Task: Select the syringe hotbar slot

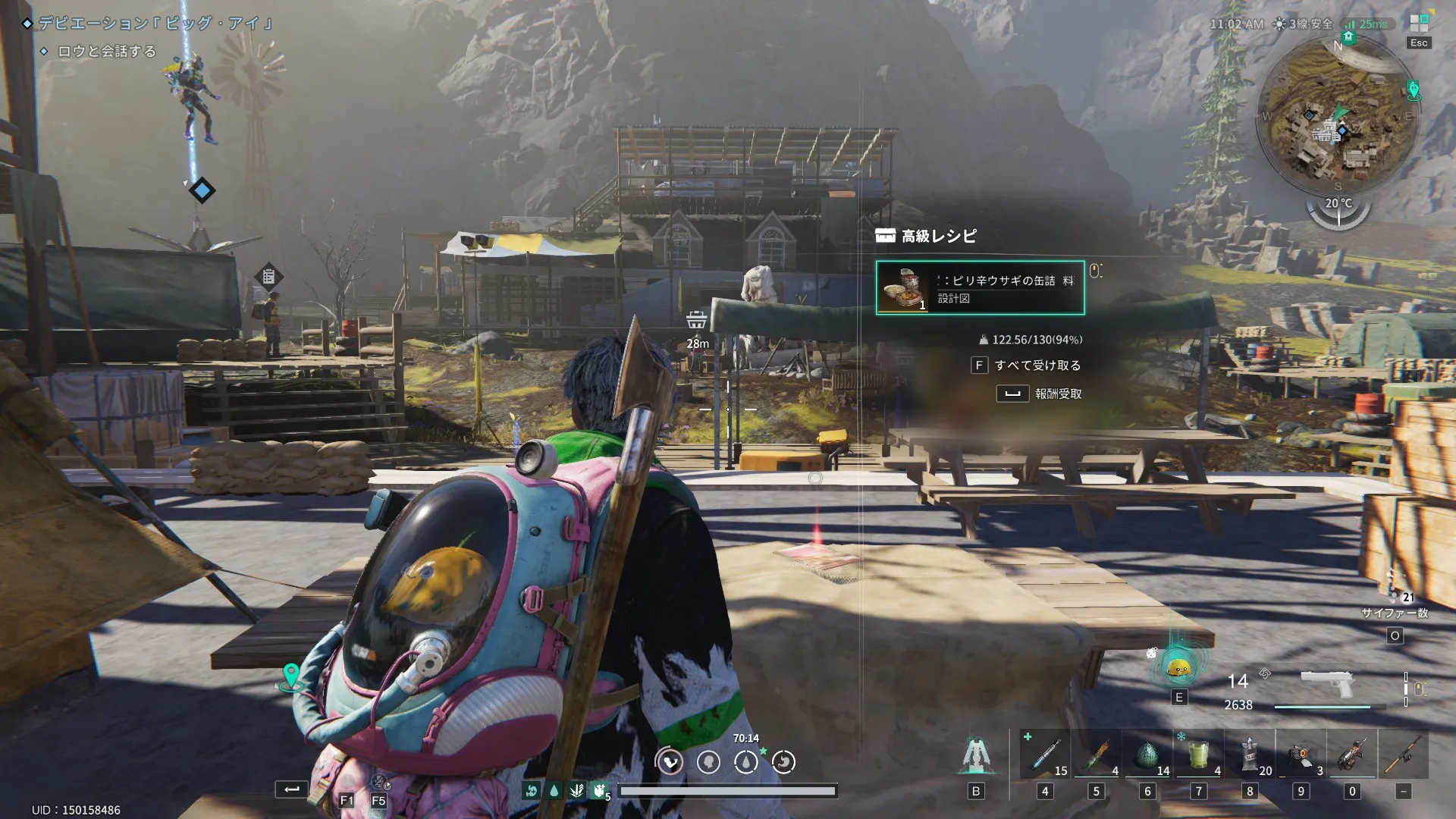Action: tap(1045, 755)
